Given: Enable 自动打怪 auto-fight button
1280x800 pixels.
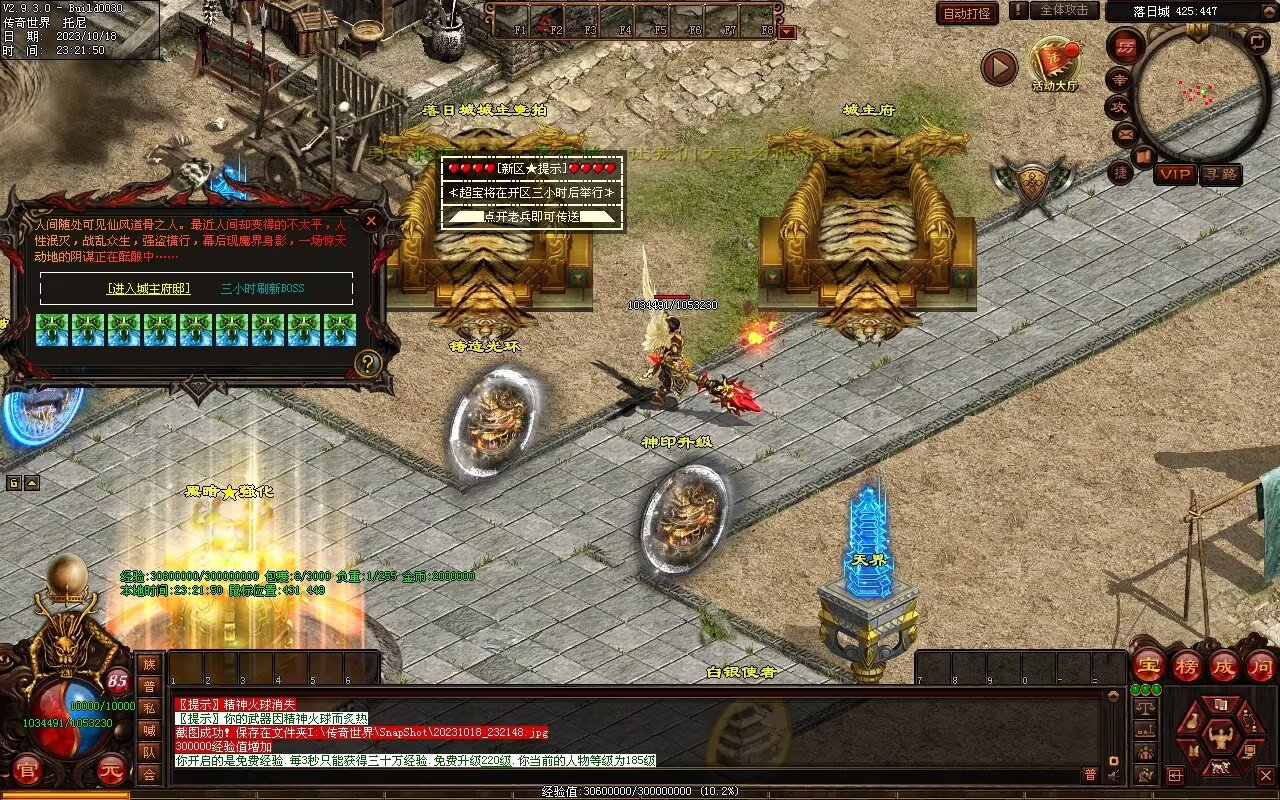Looking at the screenshot, I should [967, 13].
